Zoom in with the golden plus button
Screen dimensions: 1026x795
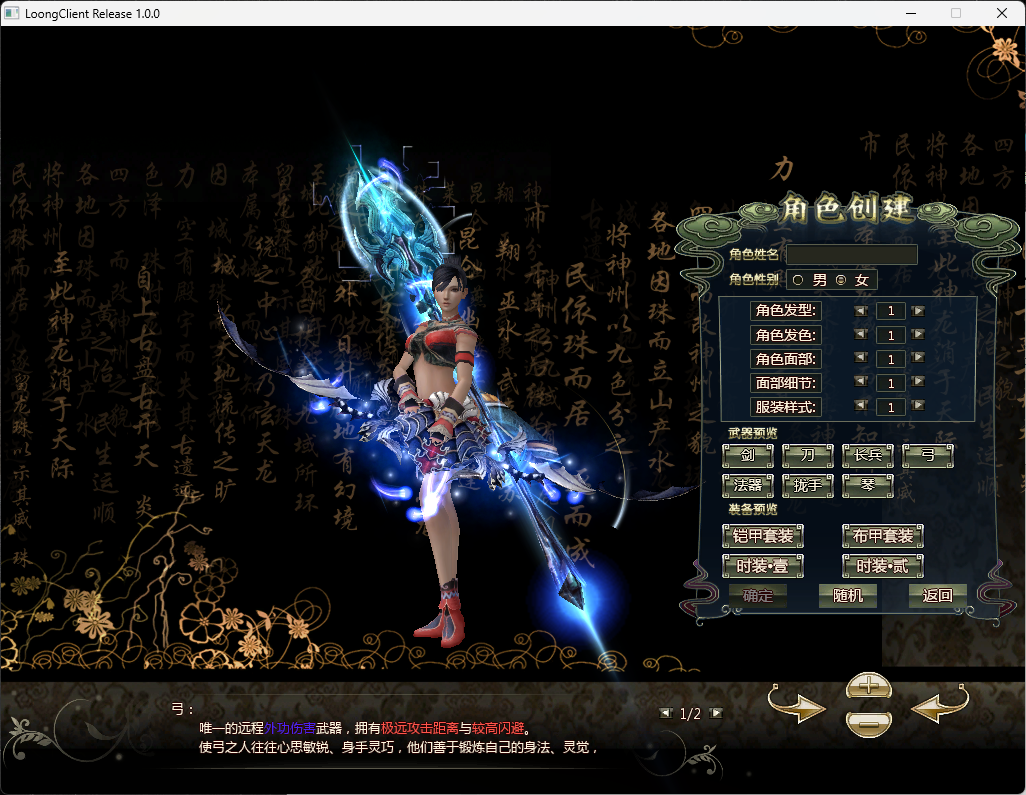[x=869, y=686]
